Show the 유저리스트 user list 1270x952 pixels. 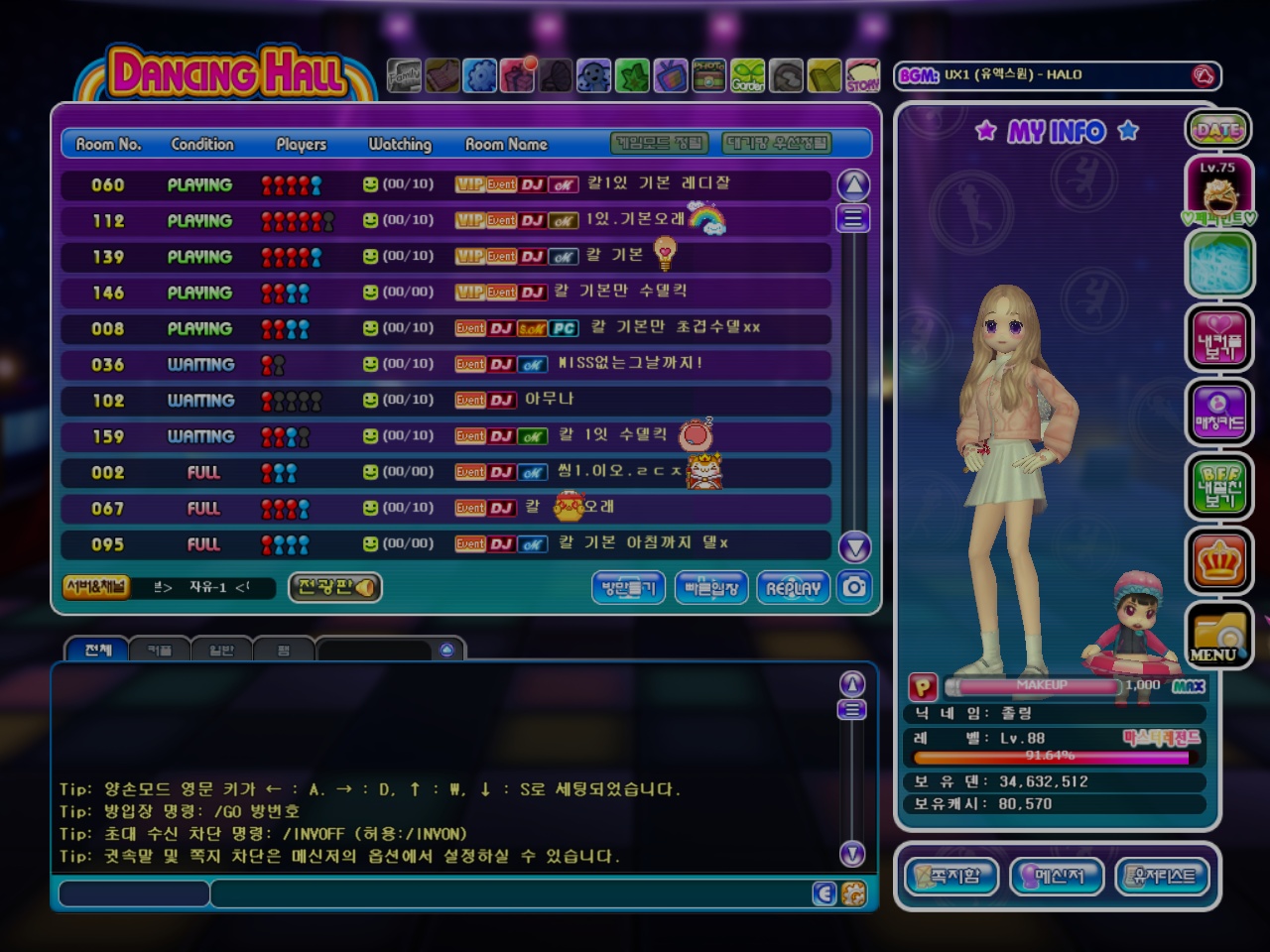[1164, 876]
